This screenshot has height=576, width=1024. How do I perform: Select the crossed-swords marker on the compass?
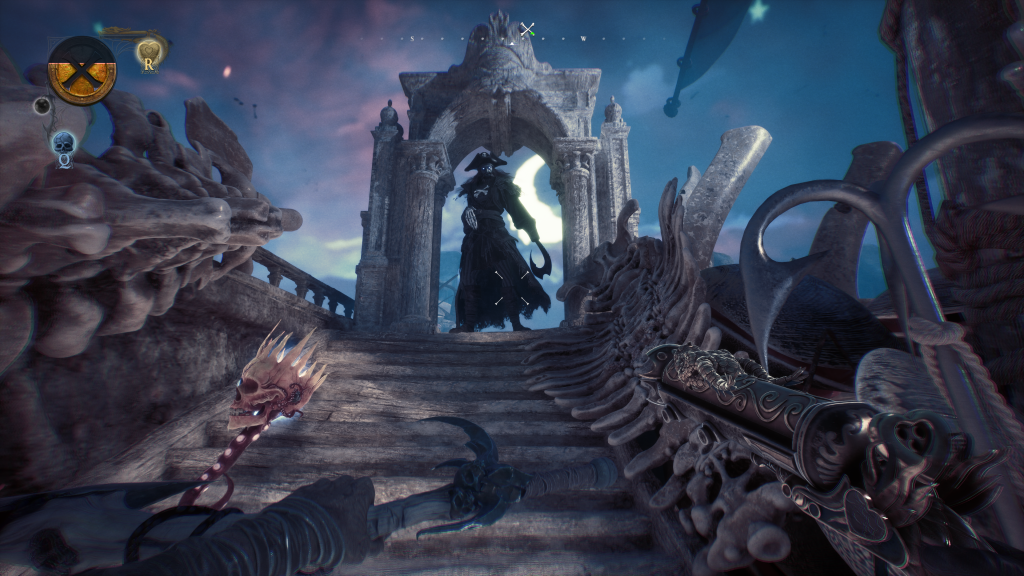click(x=527, y=29)
